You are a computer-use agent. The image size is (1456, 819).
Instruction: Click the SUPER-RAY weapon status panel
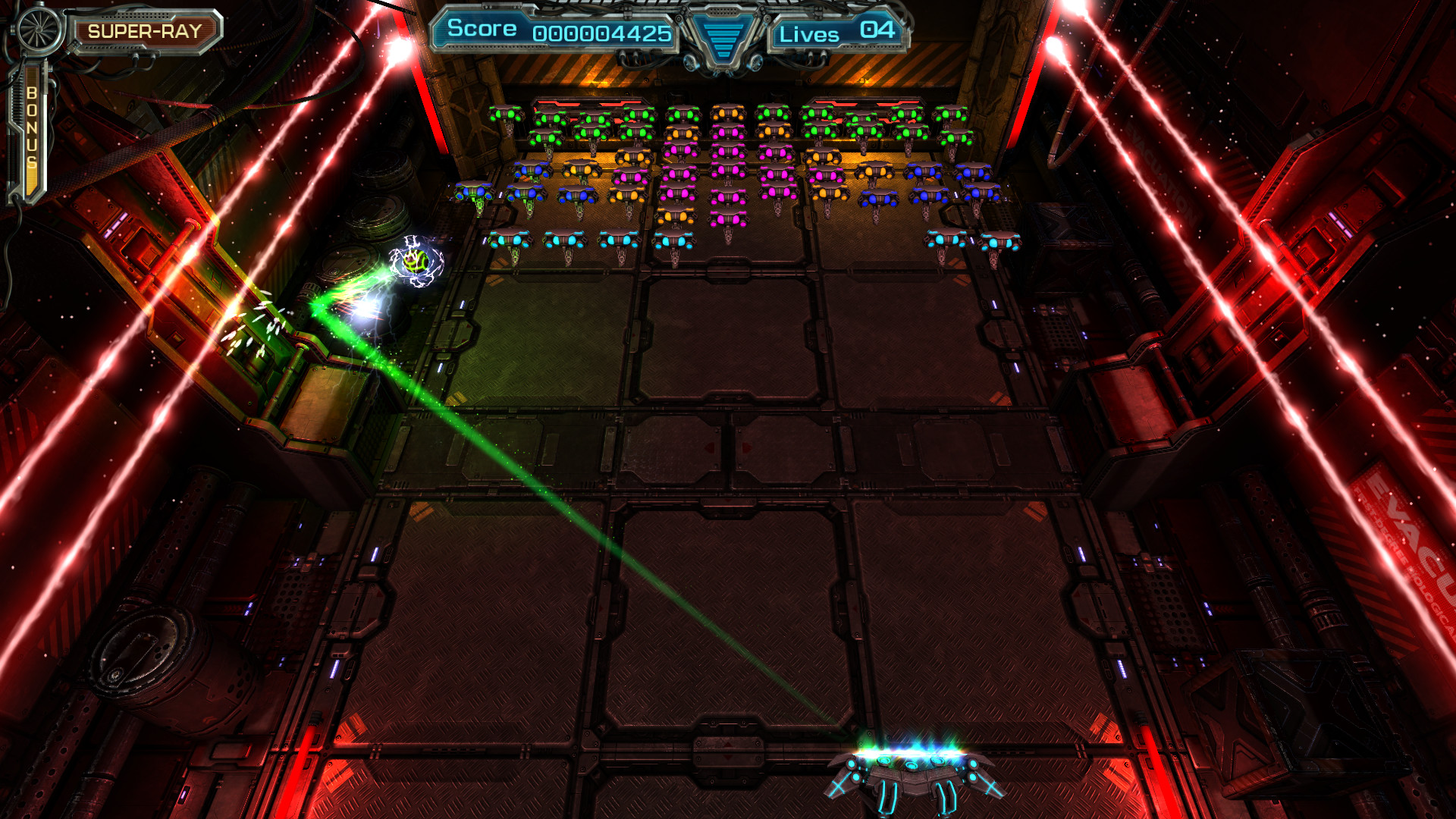tap(144, 30)
